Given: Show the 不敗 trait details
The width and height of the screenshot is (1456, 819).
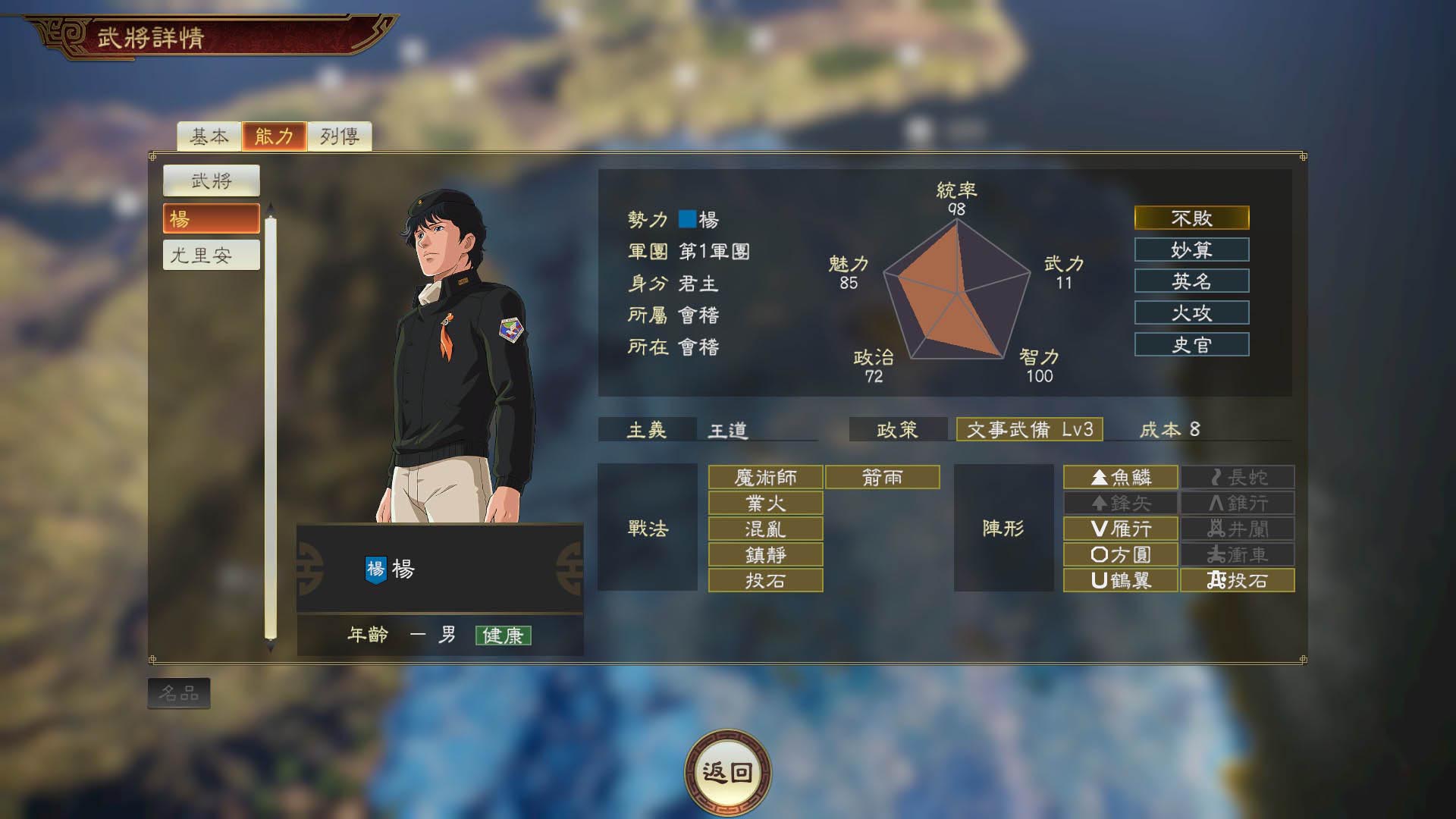Looking at the screenshot, I should click(1191, 218).
